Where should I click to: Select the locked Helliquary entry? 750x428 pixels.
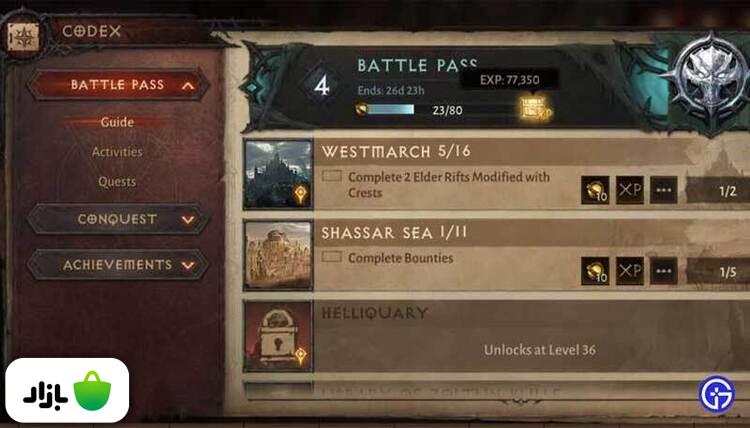pyautogui.click(x=277, y=338)
